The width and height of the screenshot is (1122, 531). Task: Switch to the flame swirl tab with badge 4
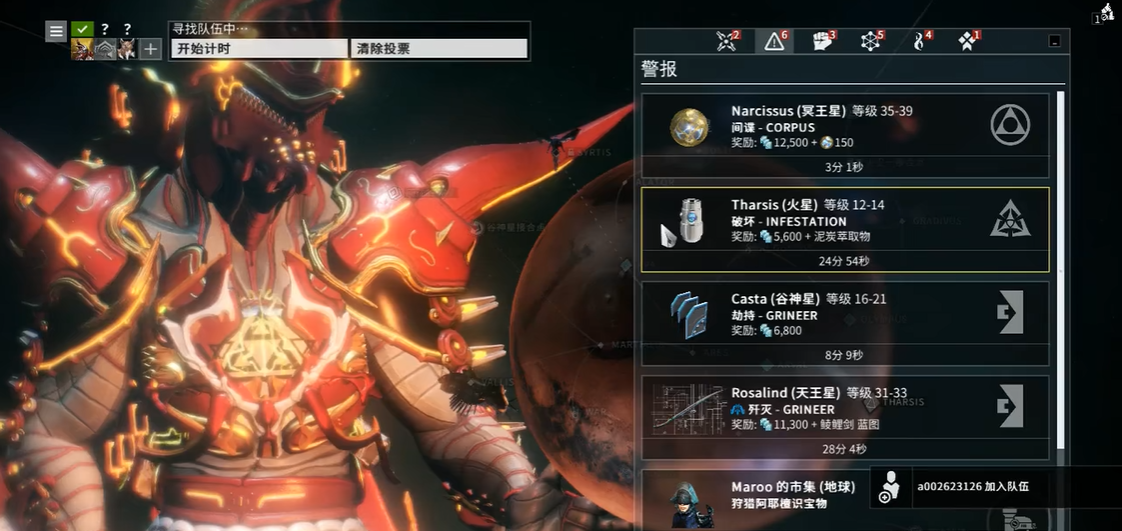point(919,41)
